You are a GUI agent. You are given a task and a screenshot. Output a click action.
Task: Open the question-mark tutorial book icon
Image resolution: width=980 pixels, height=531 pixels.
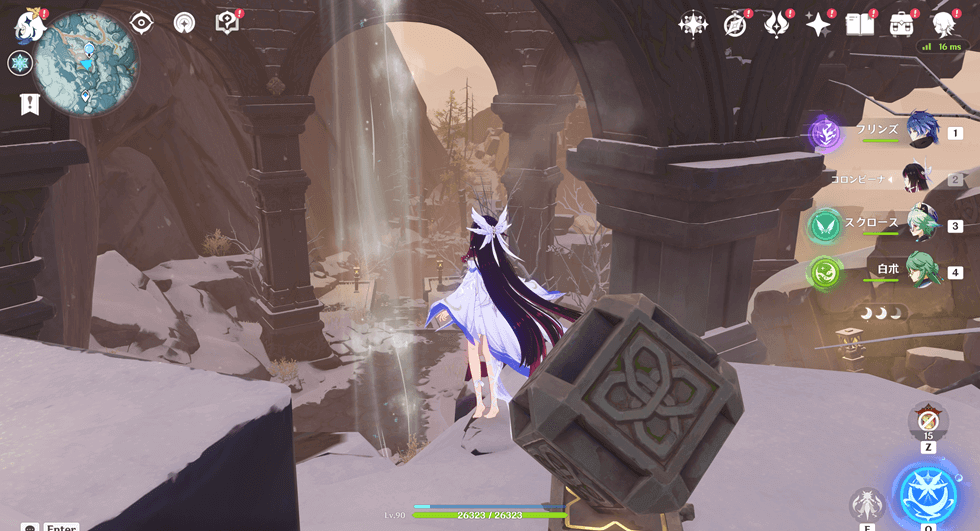coord(227,23)
